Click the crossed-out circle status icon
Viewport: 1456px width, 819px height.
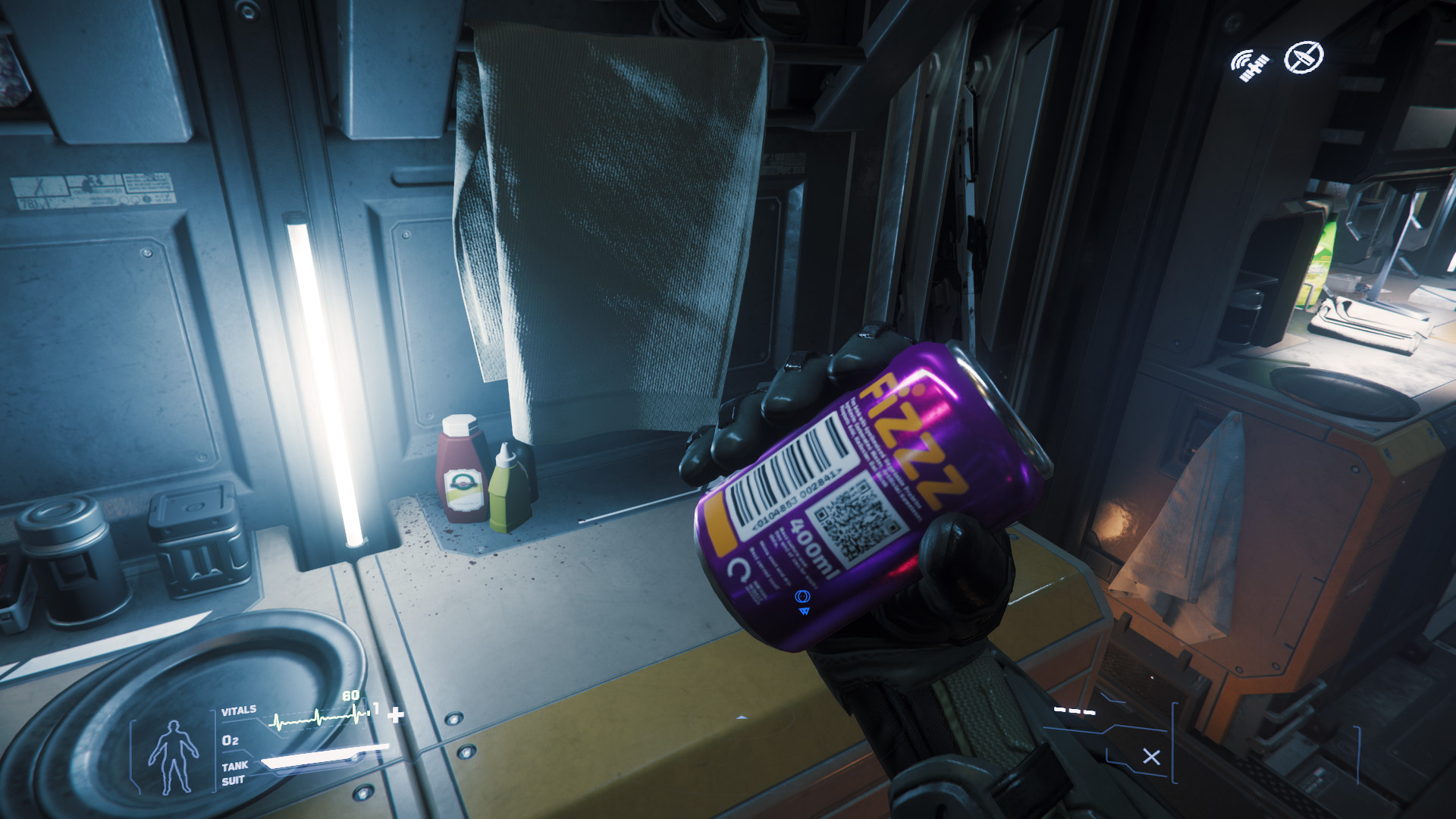click(1304, 58)
